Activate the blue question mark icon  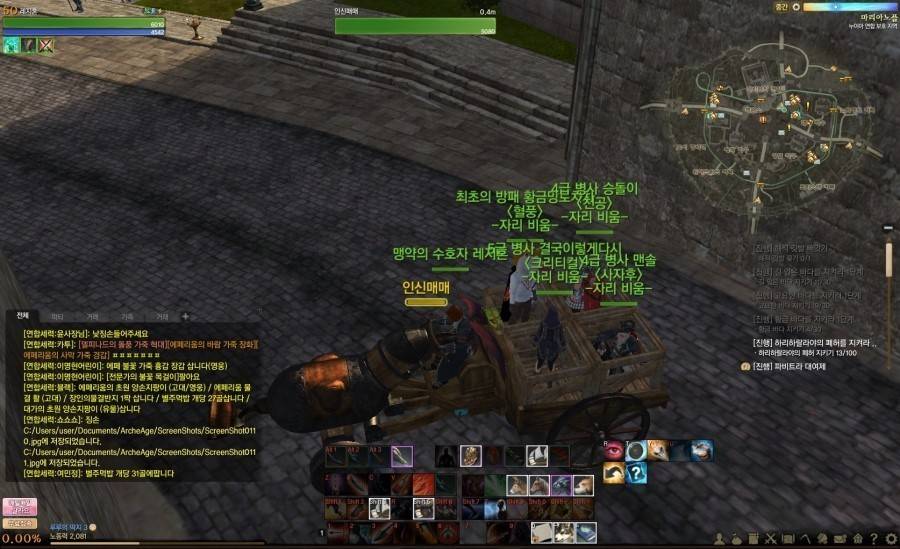[x=636, y=473]
